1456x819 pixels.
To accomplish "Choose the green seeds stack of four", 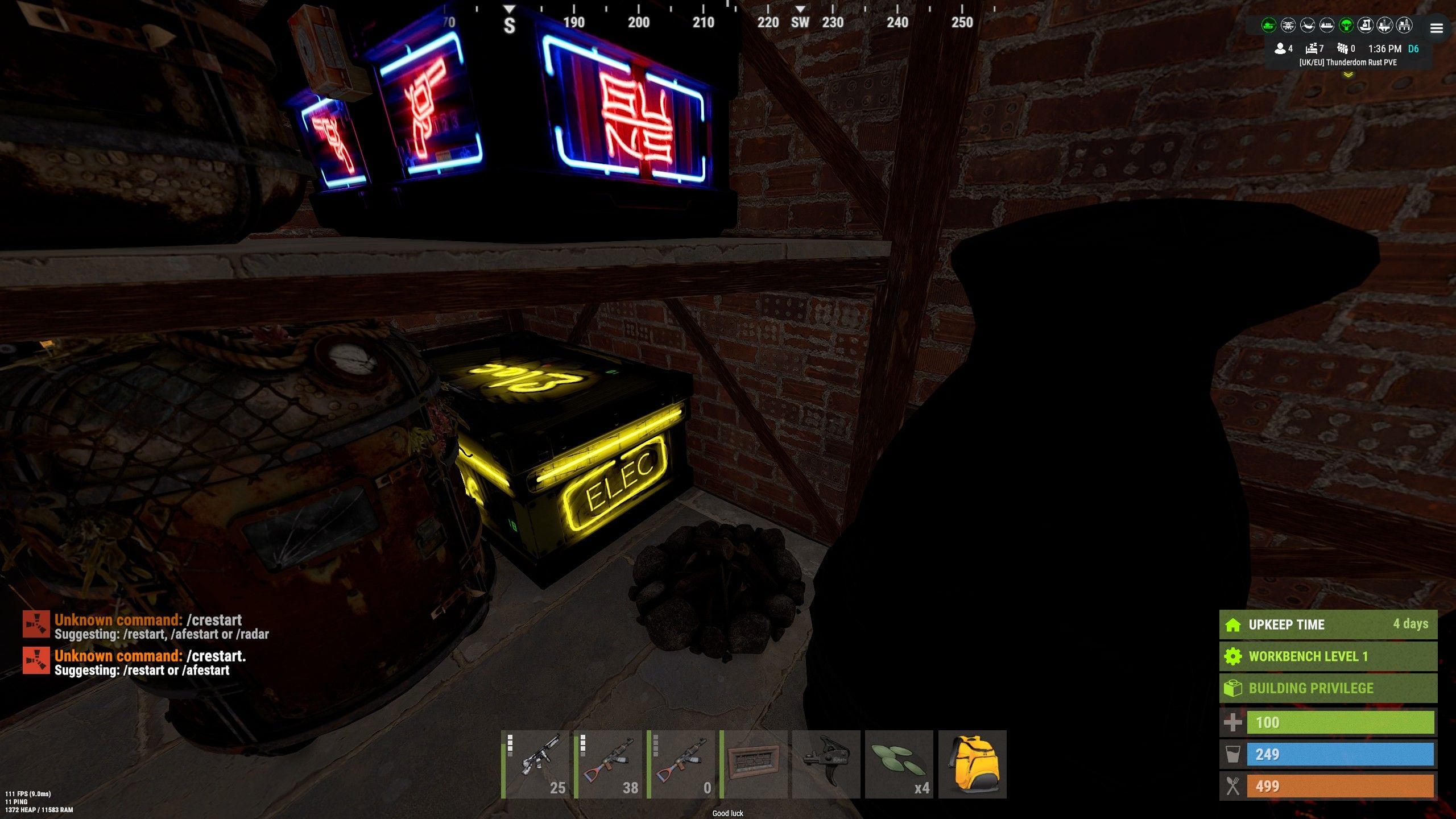I will pos(899,764).
